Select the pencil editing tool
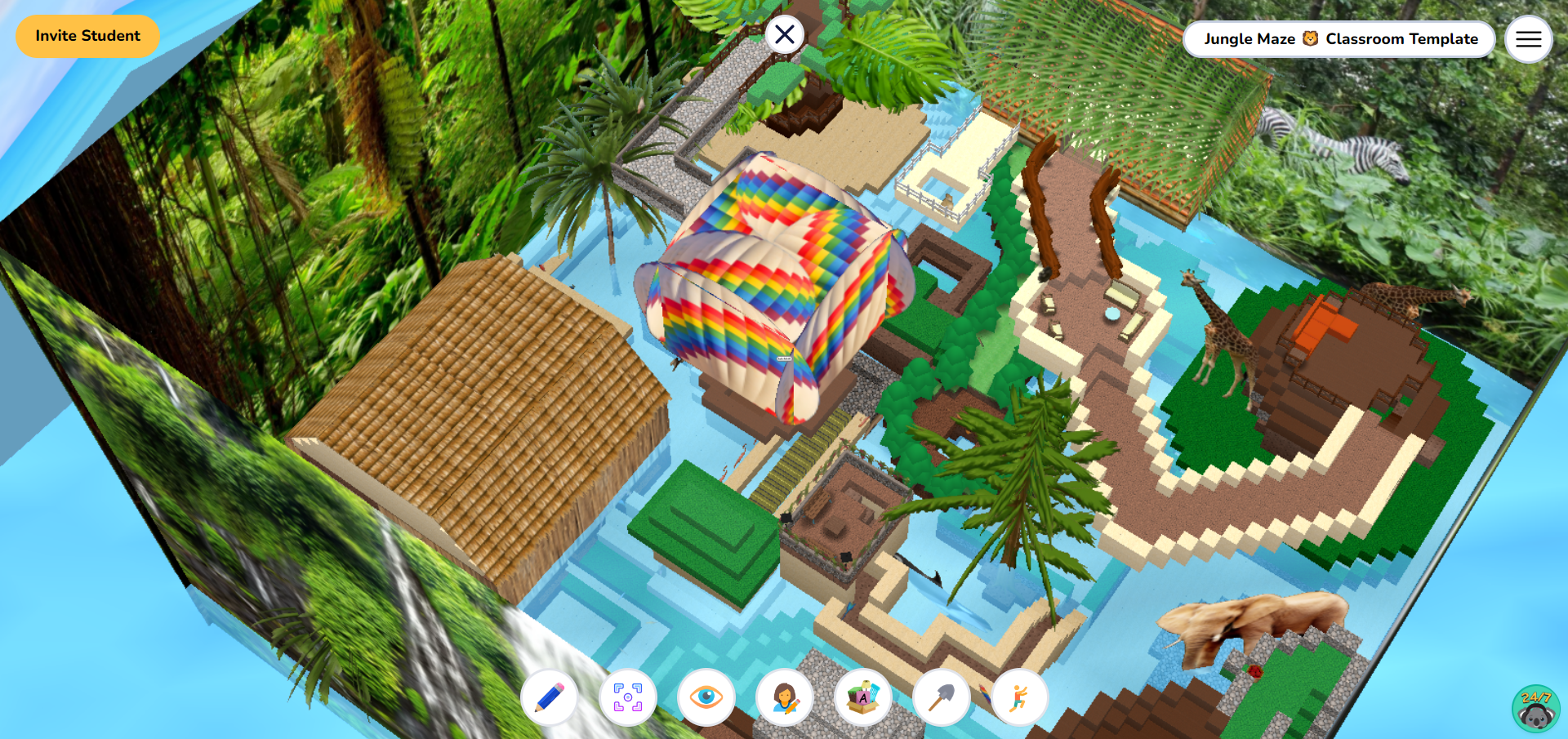 tap(549, 698)
